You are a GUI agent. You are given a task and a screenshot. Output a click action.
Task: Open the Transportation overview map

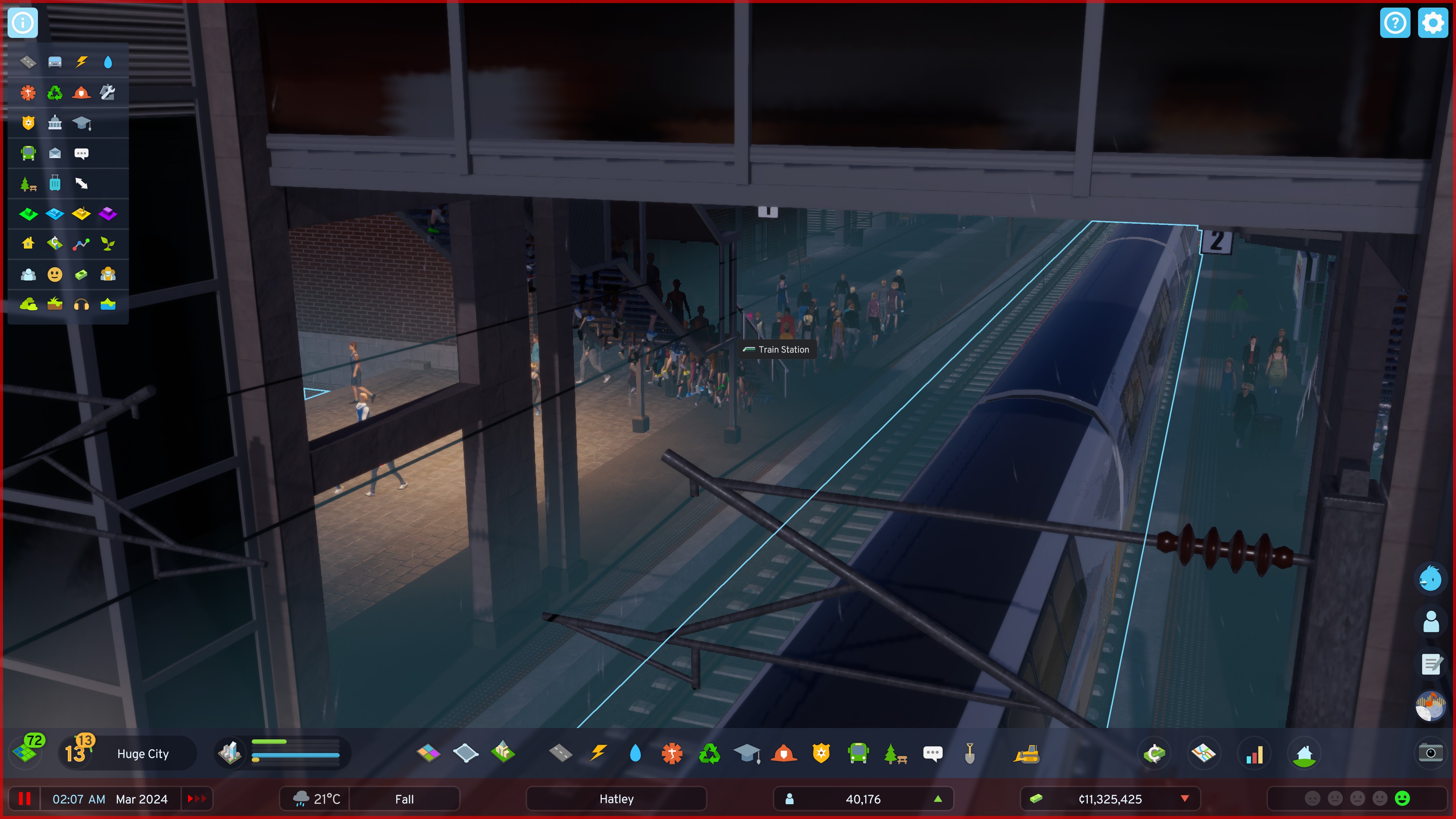[x=1205, y=753]
